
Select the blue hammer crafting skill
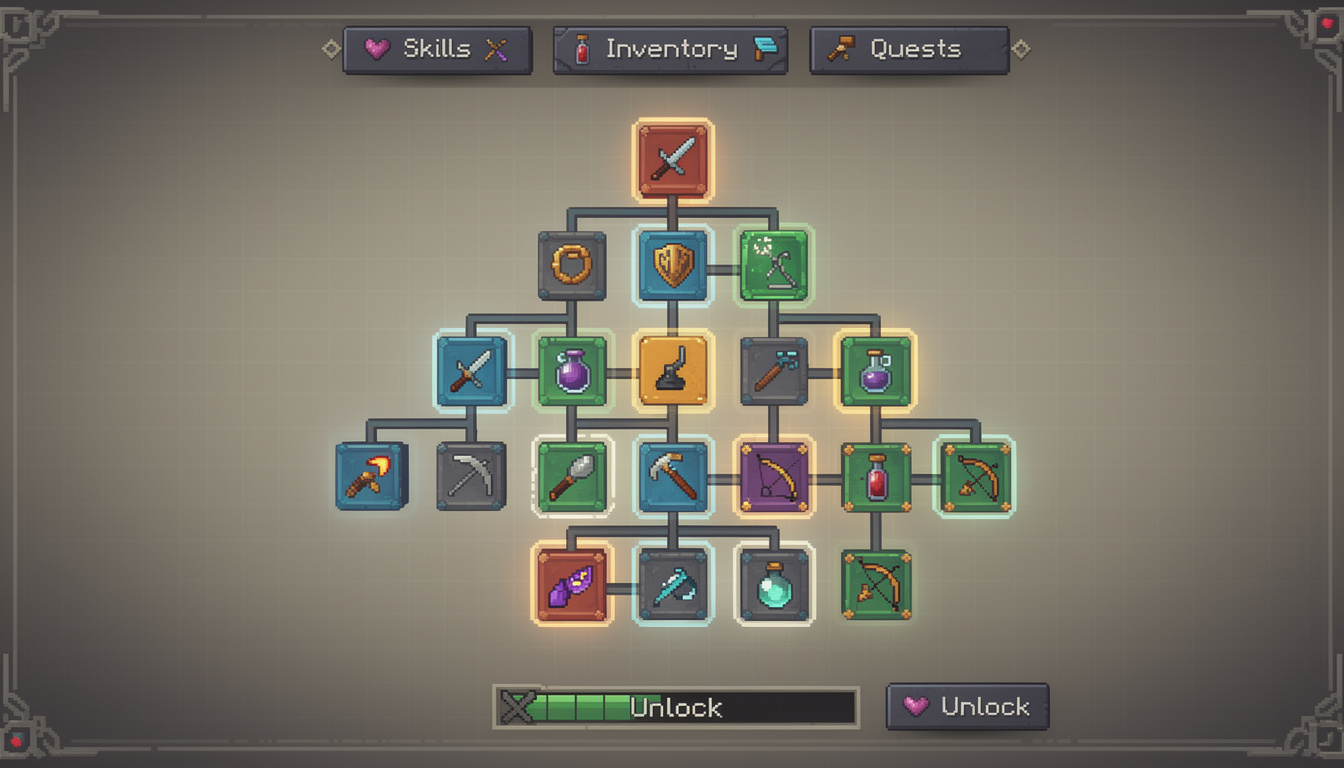pos(672,478)
